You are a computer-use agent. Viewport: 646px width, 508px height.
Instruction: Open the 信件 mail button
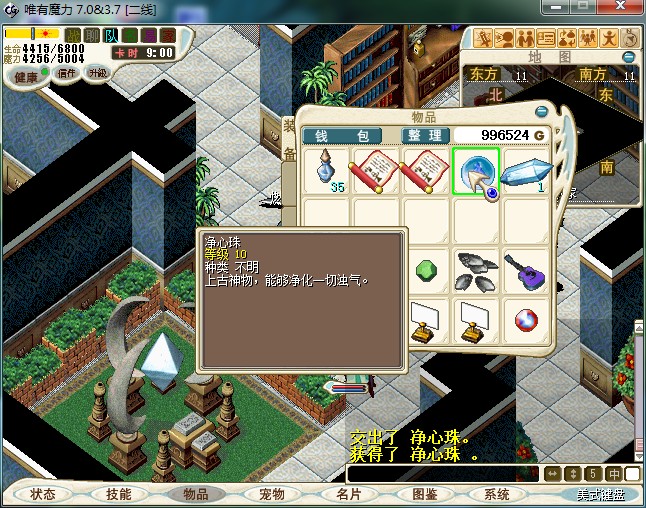(x=66, y=73)
